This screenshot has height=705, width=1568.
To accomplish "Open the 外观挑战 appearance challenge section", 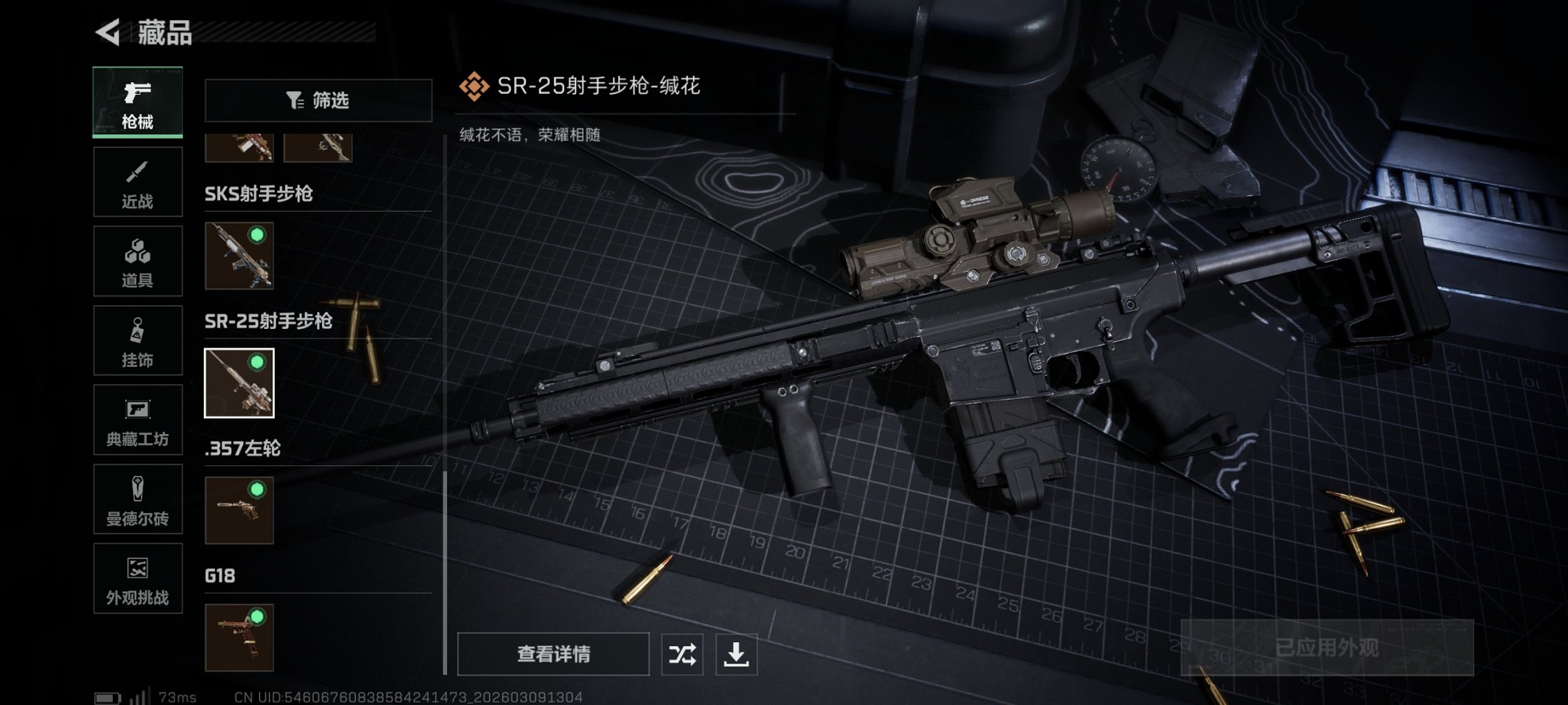I will [x=137, y=579].
